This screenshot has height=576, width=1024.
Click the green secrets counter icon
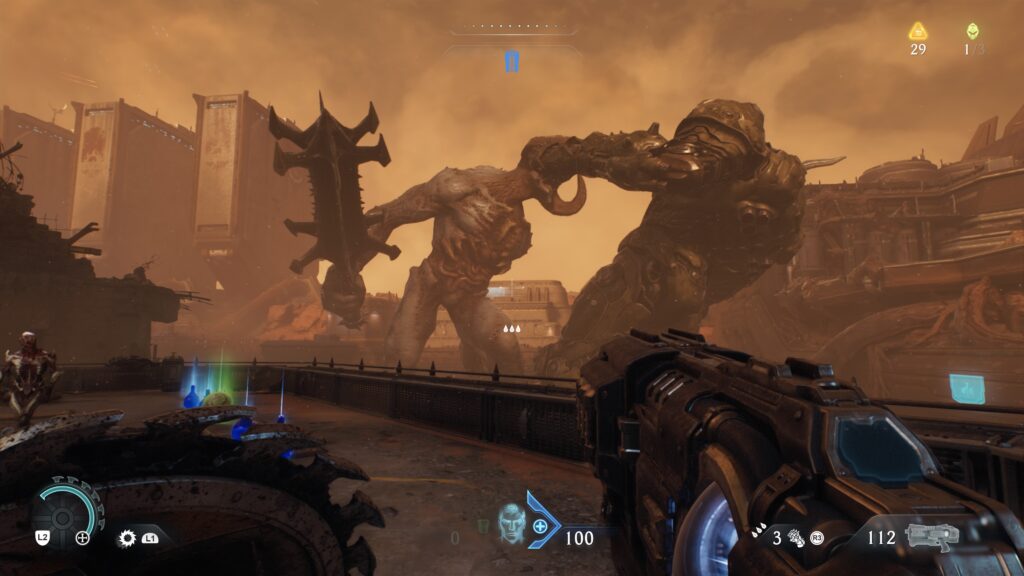(x=972, y=31)
